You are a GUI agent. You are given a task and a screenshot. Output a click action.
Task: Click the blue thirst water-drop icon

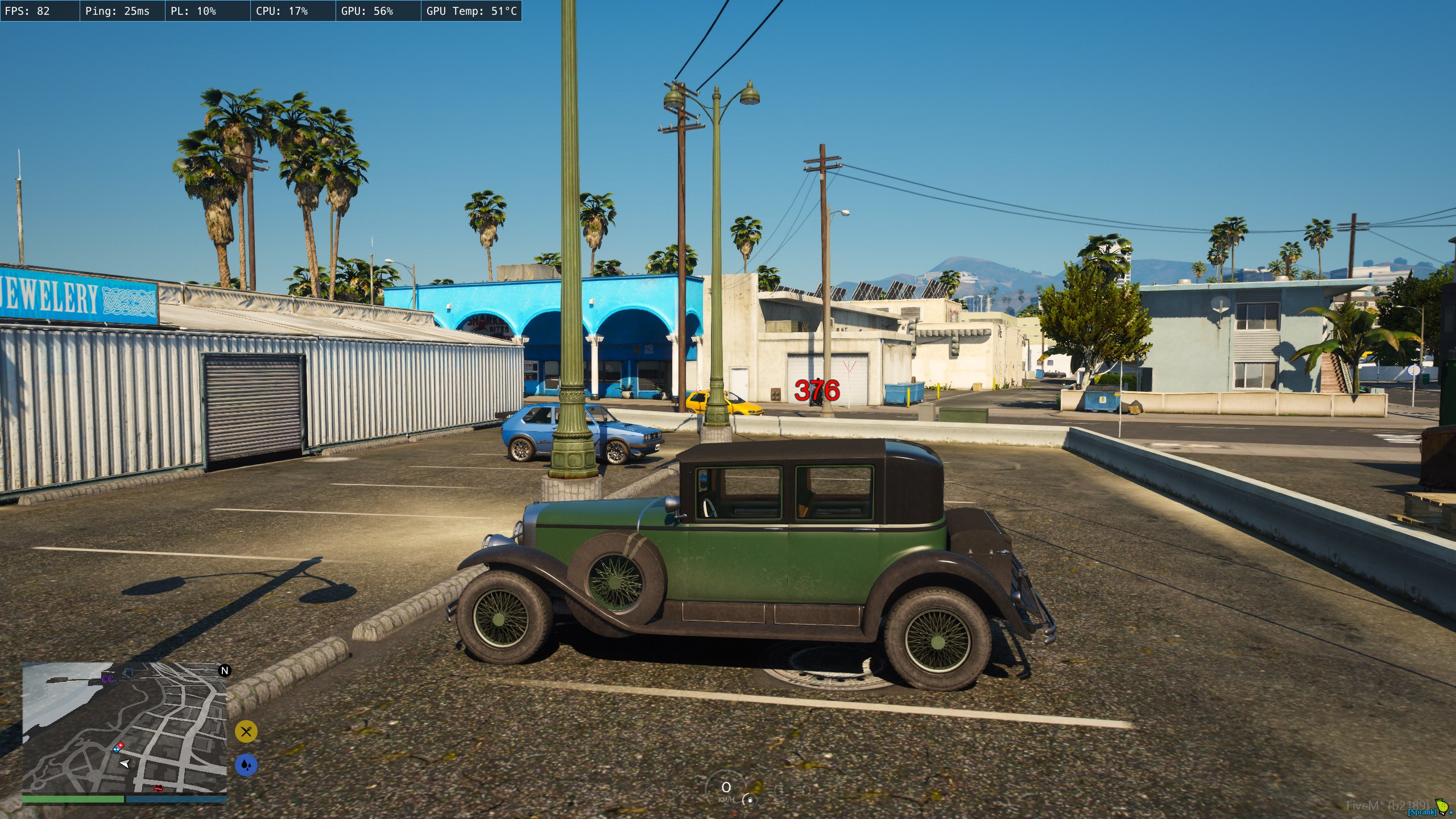pyautogui.click(x=246, y=765)
